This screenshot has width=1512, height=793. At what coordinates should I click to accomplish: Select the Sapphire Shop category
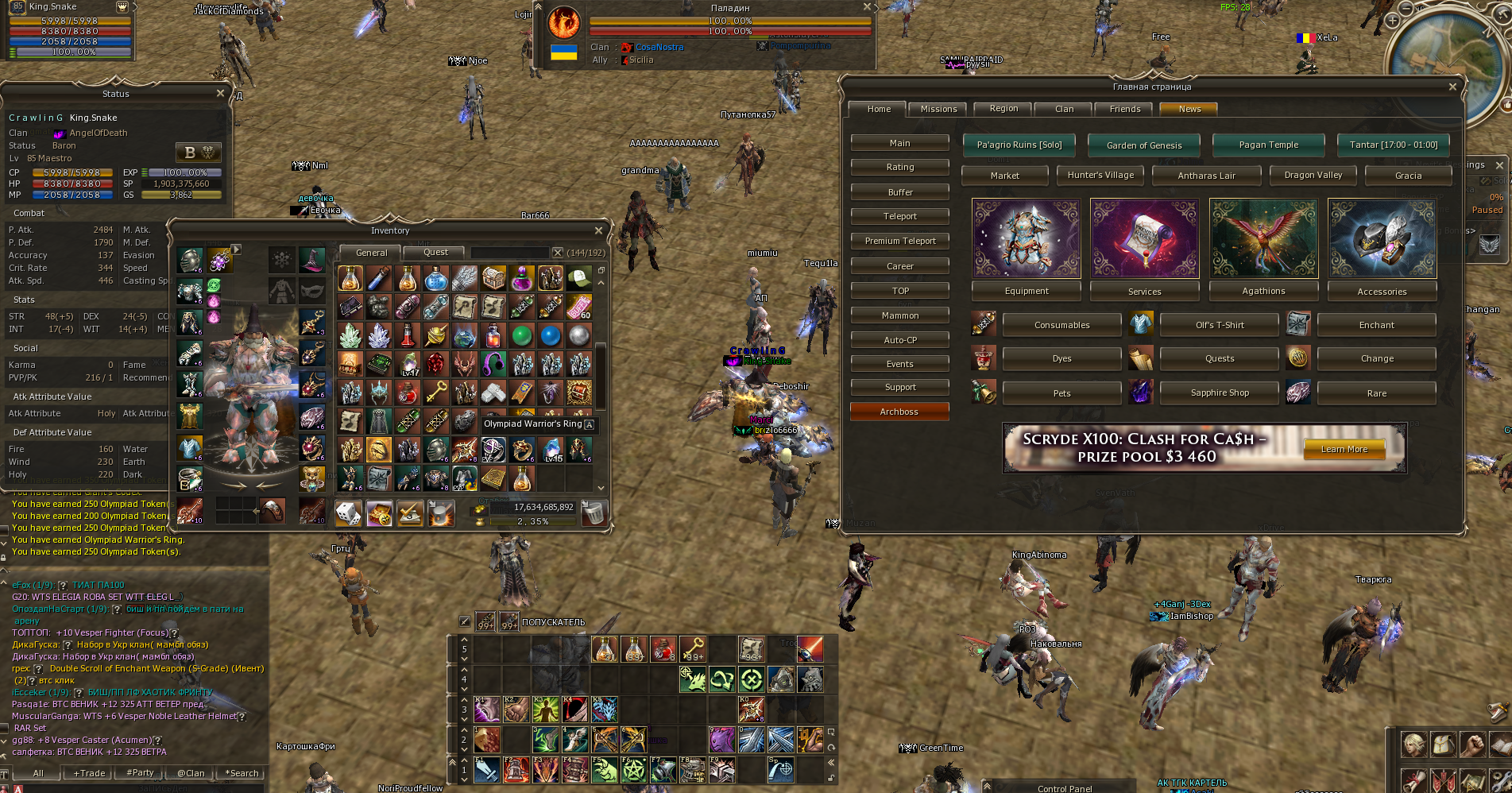click(x=1219, y=392)
